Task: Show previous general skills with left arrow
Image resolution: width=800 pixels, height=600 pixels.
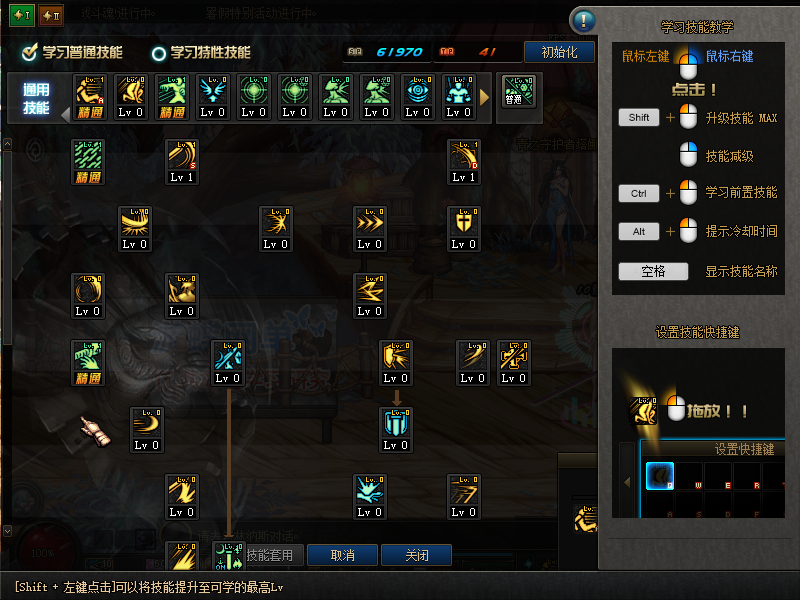Action: pyautogui.click(x=66, y=113)
